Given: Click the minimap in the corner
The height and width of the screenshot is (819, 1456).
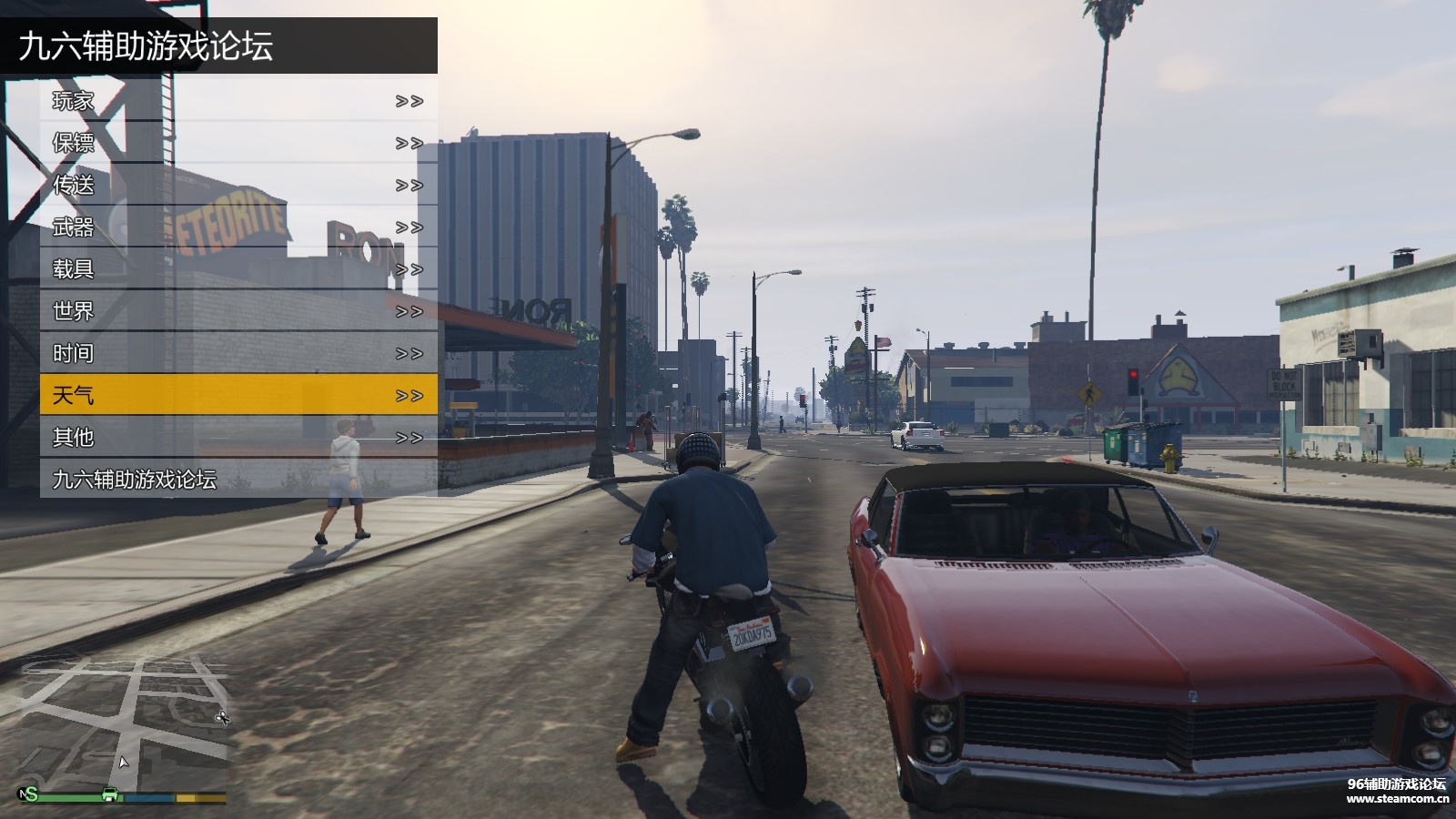Looking at the screenshot, I should click(x=122, y=723).
